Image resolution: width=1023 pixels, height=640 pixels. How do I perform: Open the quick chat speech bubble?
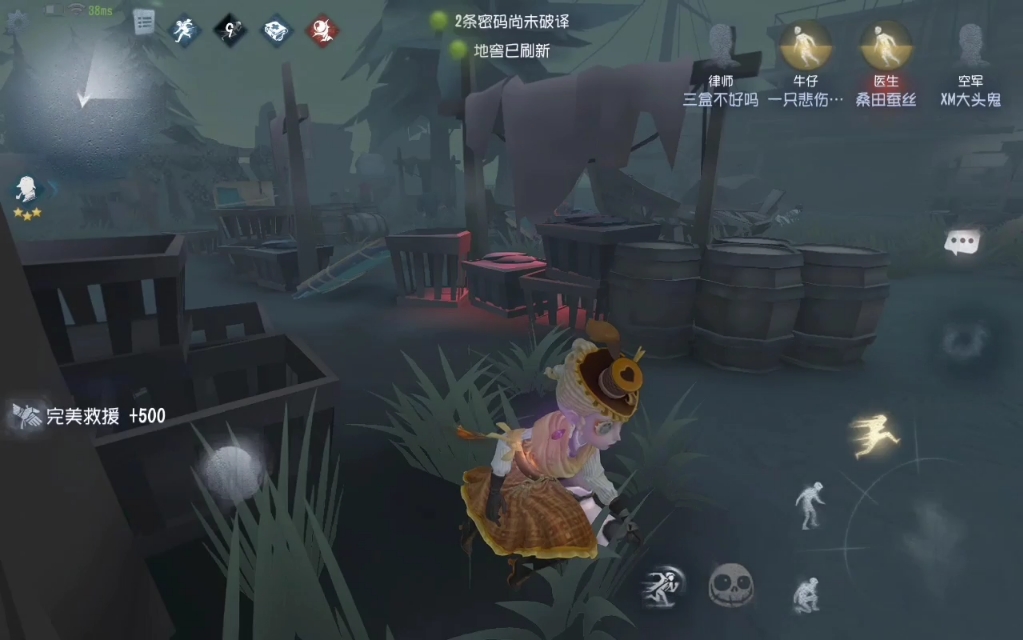coord(962,242)
